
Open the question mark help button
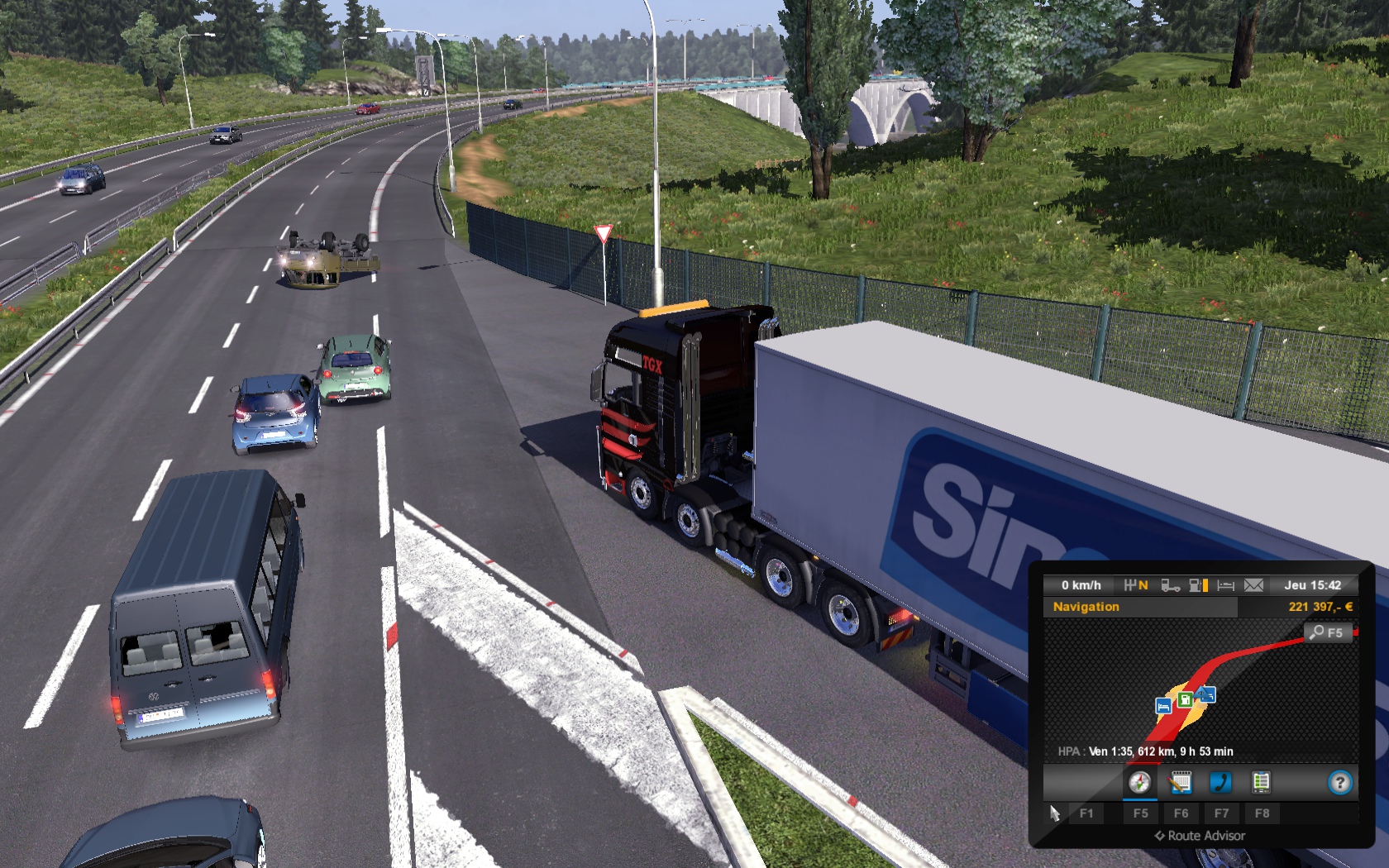pyautogui.click(x=1339, y=782)
